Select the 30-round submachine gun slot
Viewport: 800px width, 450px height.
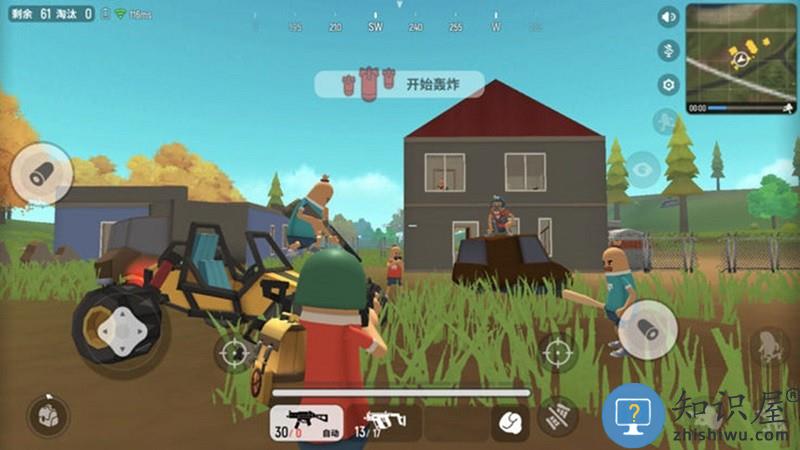tap(305, 422)
